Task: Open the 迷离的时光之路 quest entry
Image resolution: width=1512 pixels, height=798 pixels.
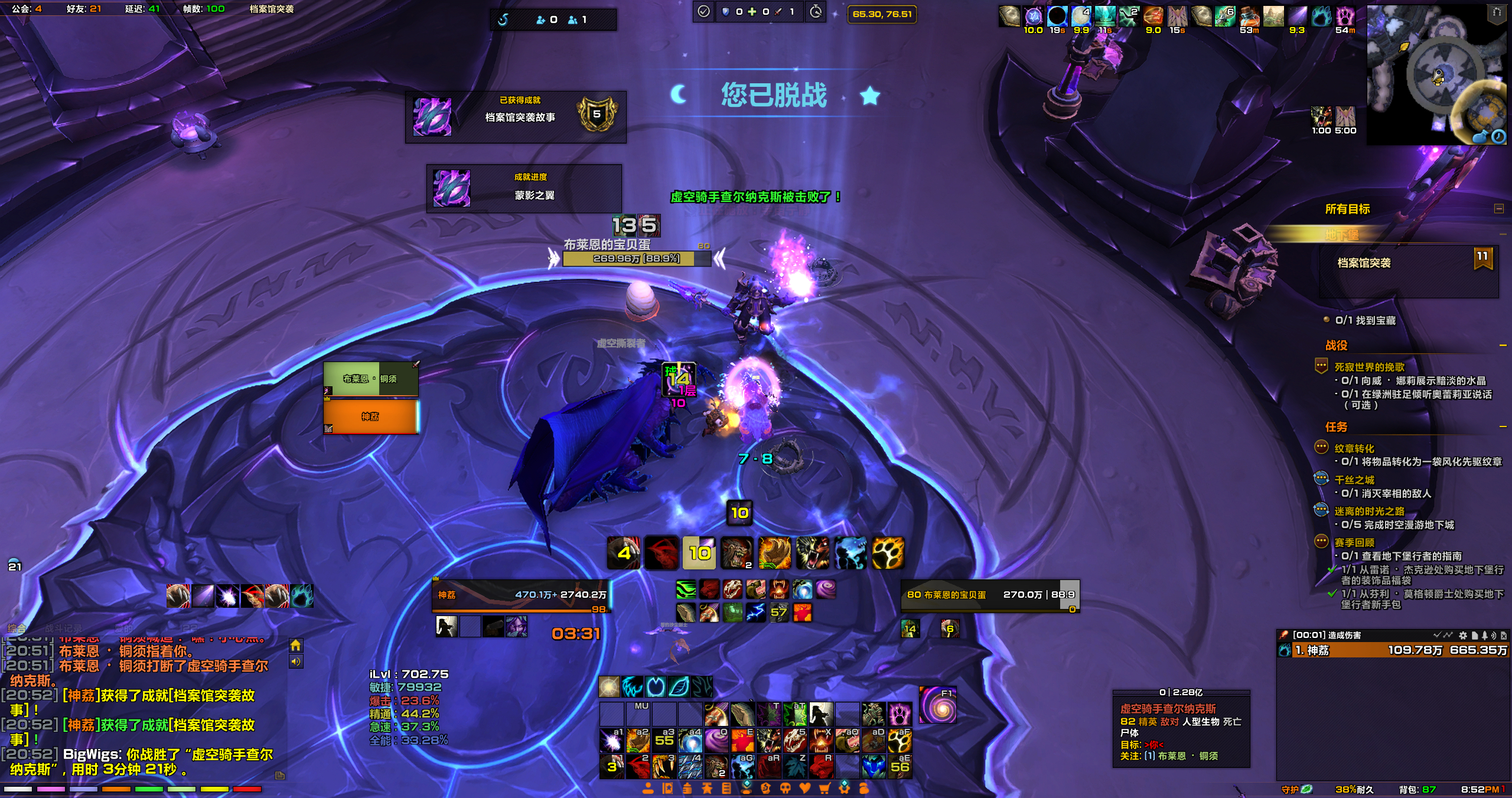Action: (x=1368, y=511)
